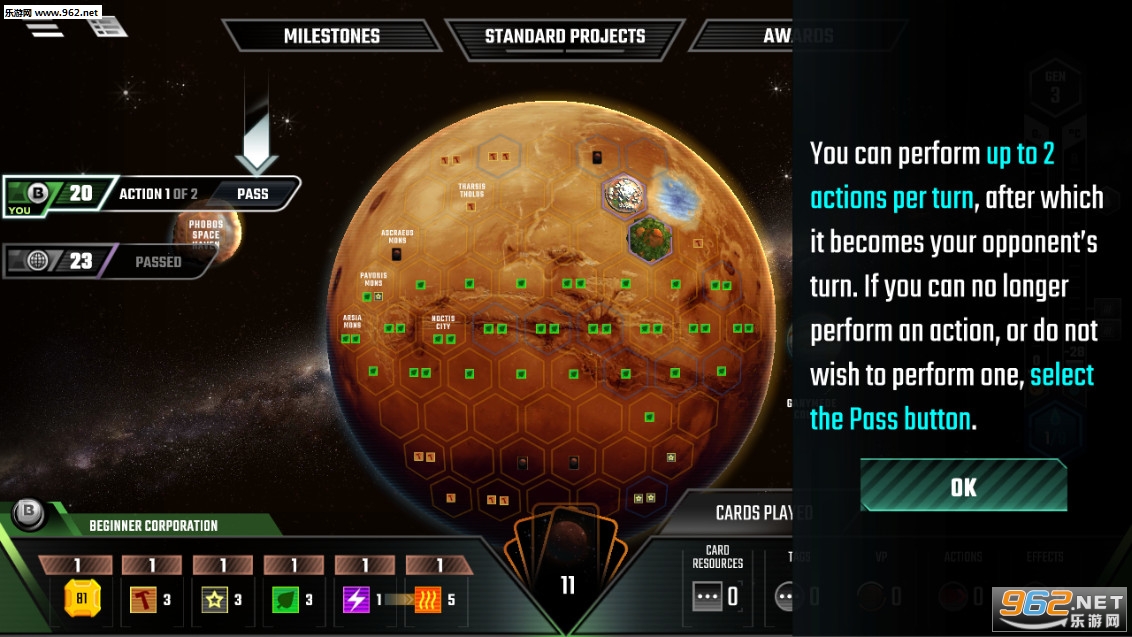The width and height of the screenshot is (1132, 637).
Task: Select the MegaCredits resource tile
Action: [82, 599]
